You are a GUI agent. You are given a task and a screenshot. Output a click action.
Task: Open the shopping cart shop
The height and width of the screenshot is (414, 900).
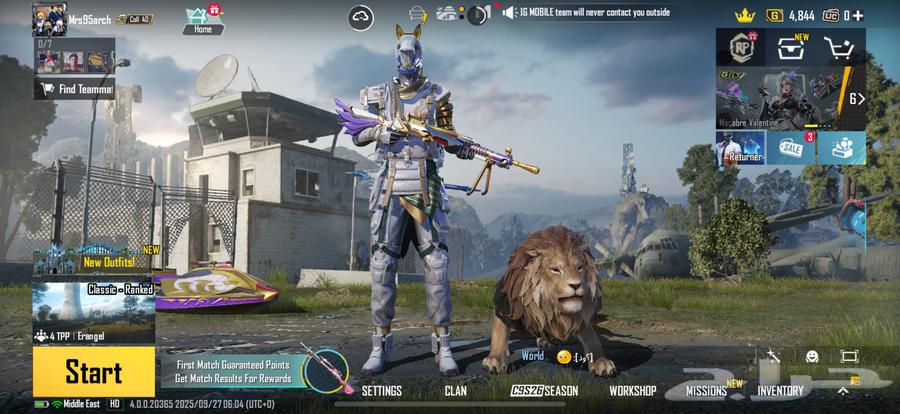coord(841,47)
